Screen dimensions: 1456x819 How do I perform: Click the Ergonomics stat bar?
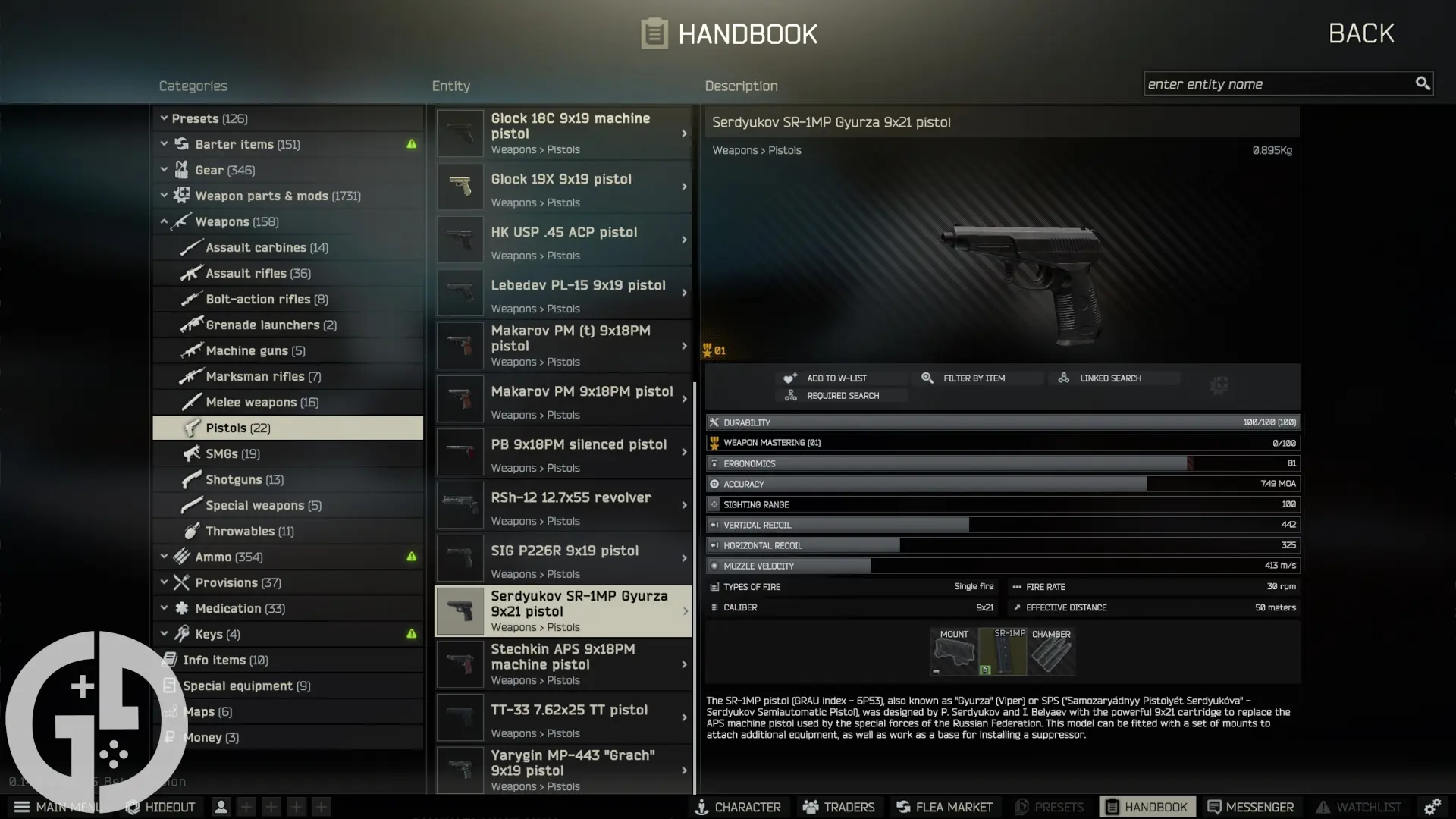coord(1003,463)
